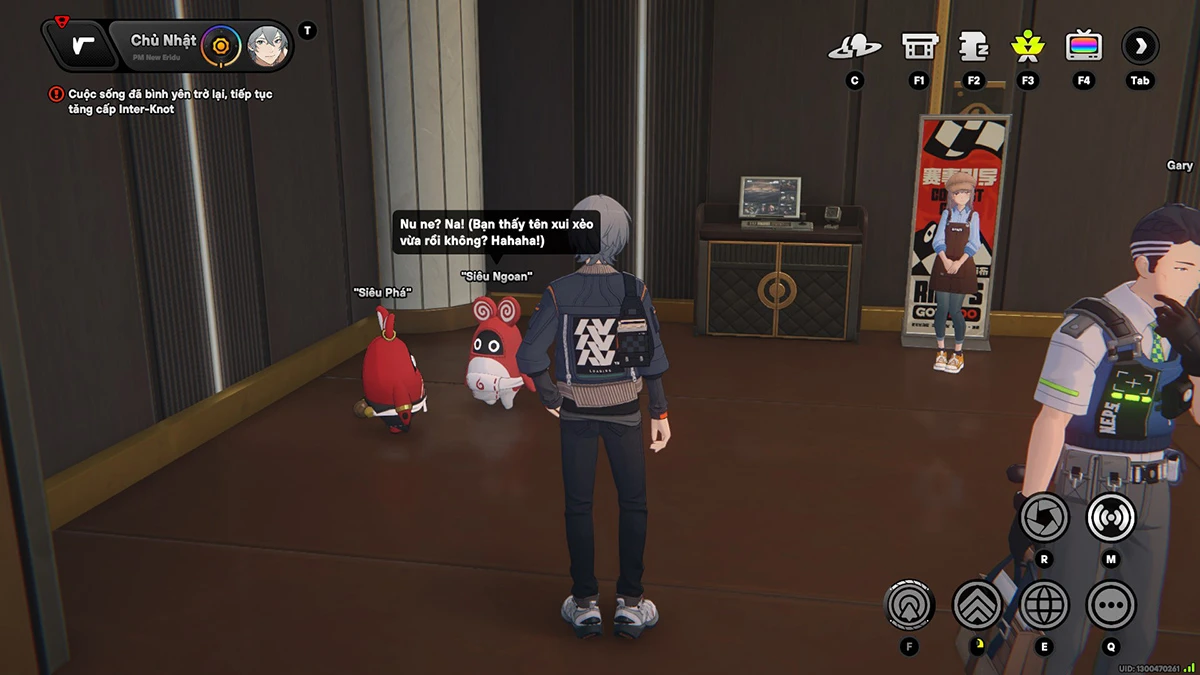Screen dimensions: 1200x675
Task: Open the yellow-green figure event icon
Action: [x=1027, y=46]
